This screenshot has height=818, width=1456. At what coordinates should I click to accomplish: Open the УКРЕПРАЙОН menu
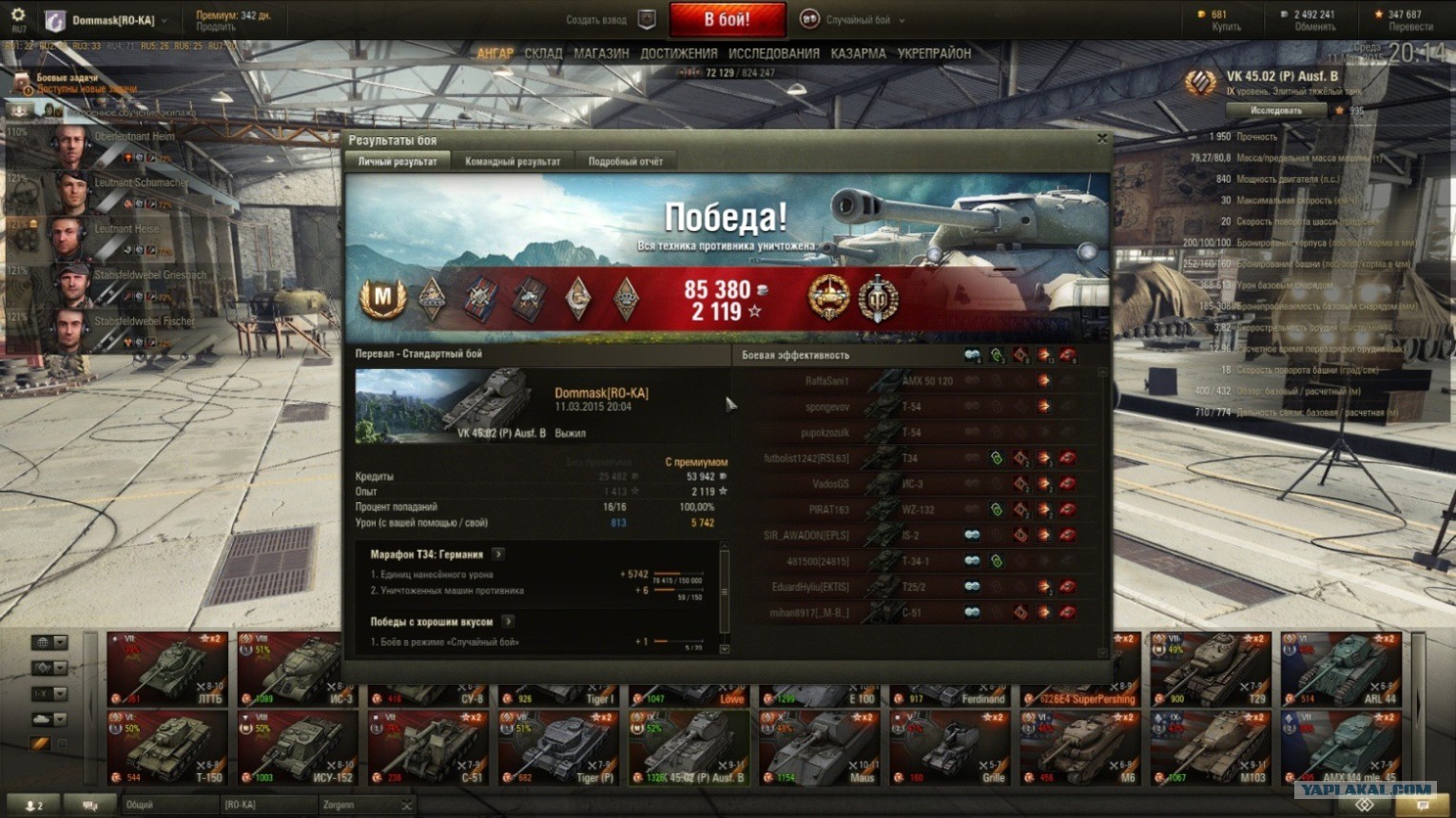point(934,54)
